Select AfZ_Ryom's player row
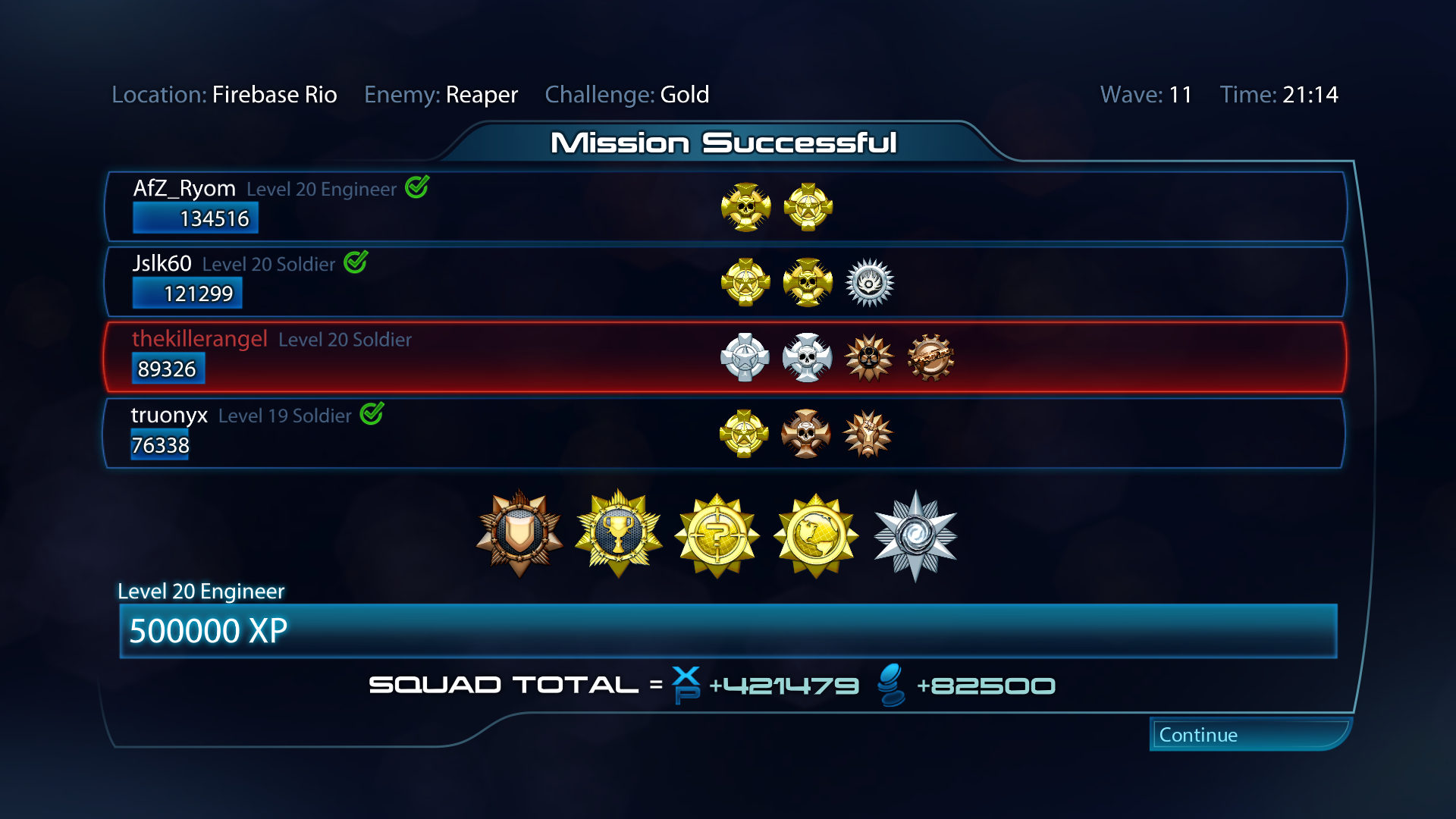Viewport: 1456px width, 819px height. [725, 206]
